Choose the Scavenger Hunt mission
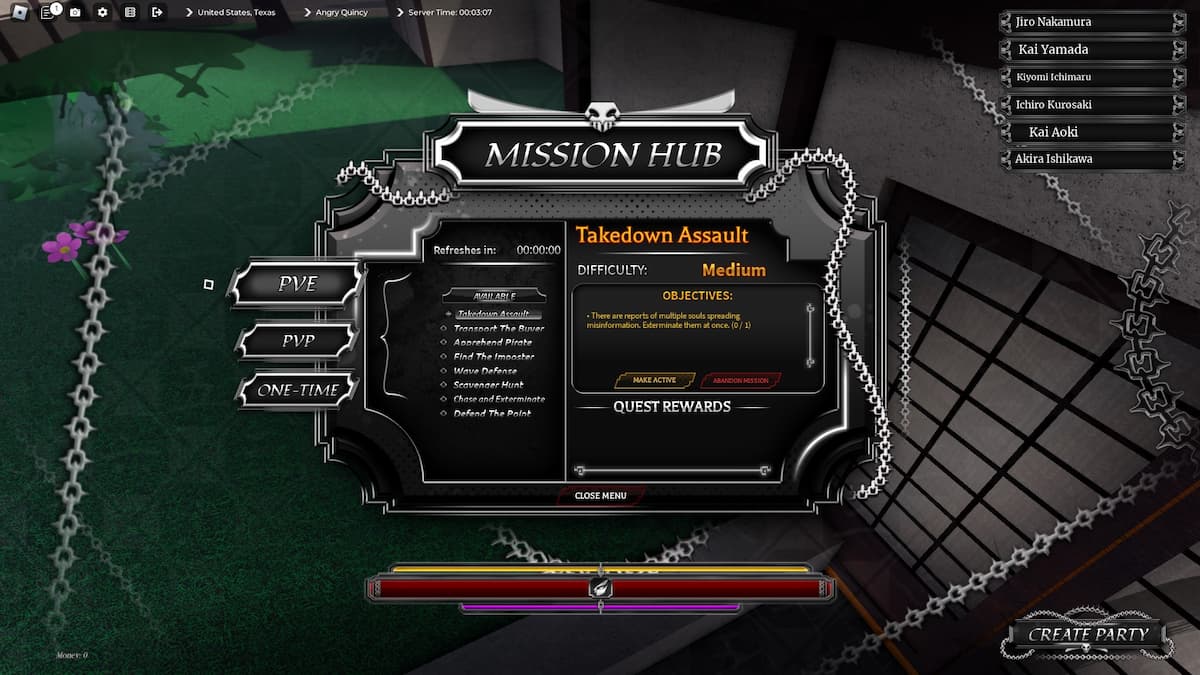 click(488, 385)
